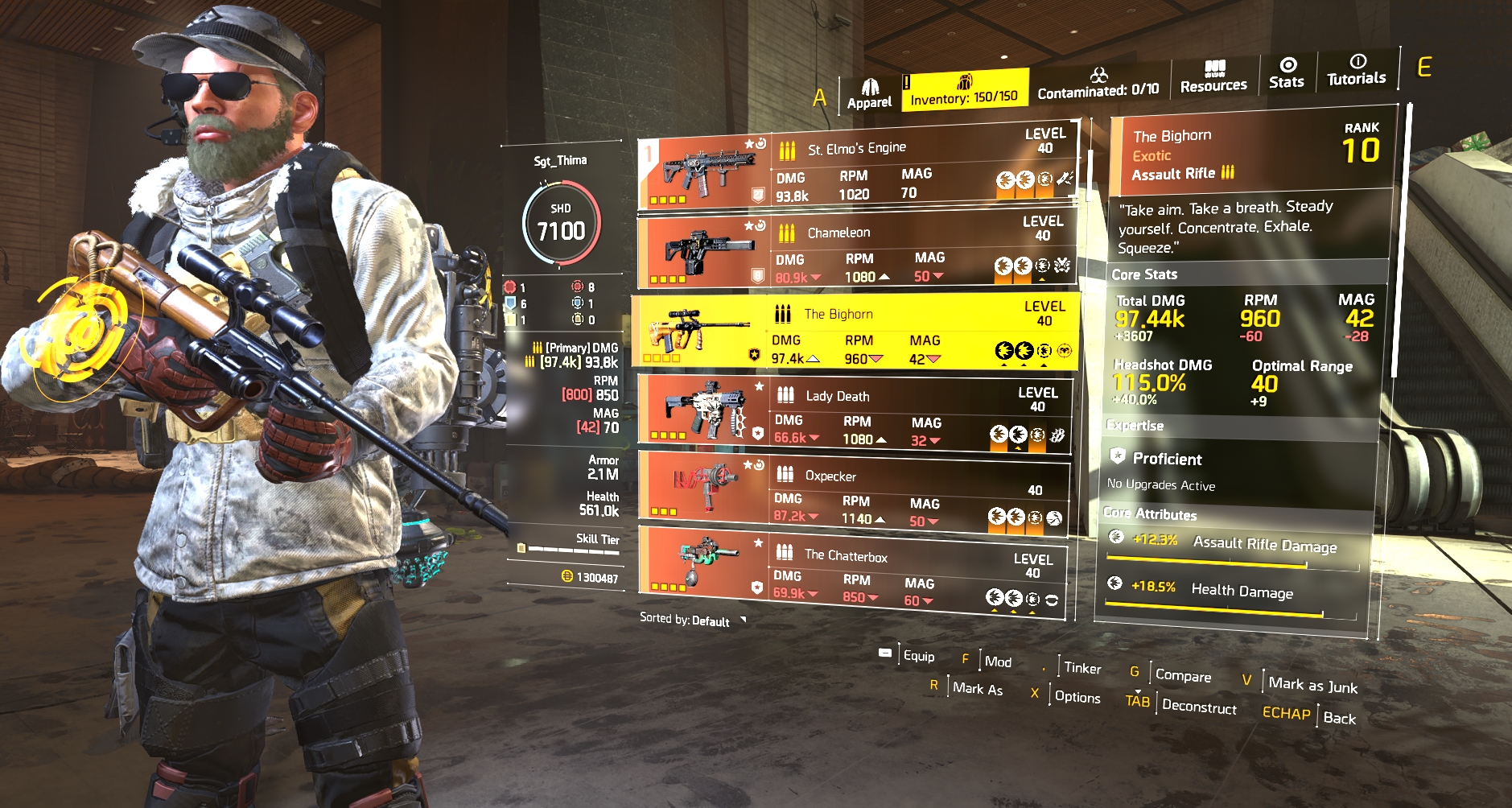The width and height of the screenshot is (1512, 808).
Task: Open the Tutorials tab
Action: pos(1356,71)
